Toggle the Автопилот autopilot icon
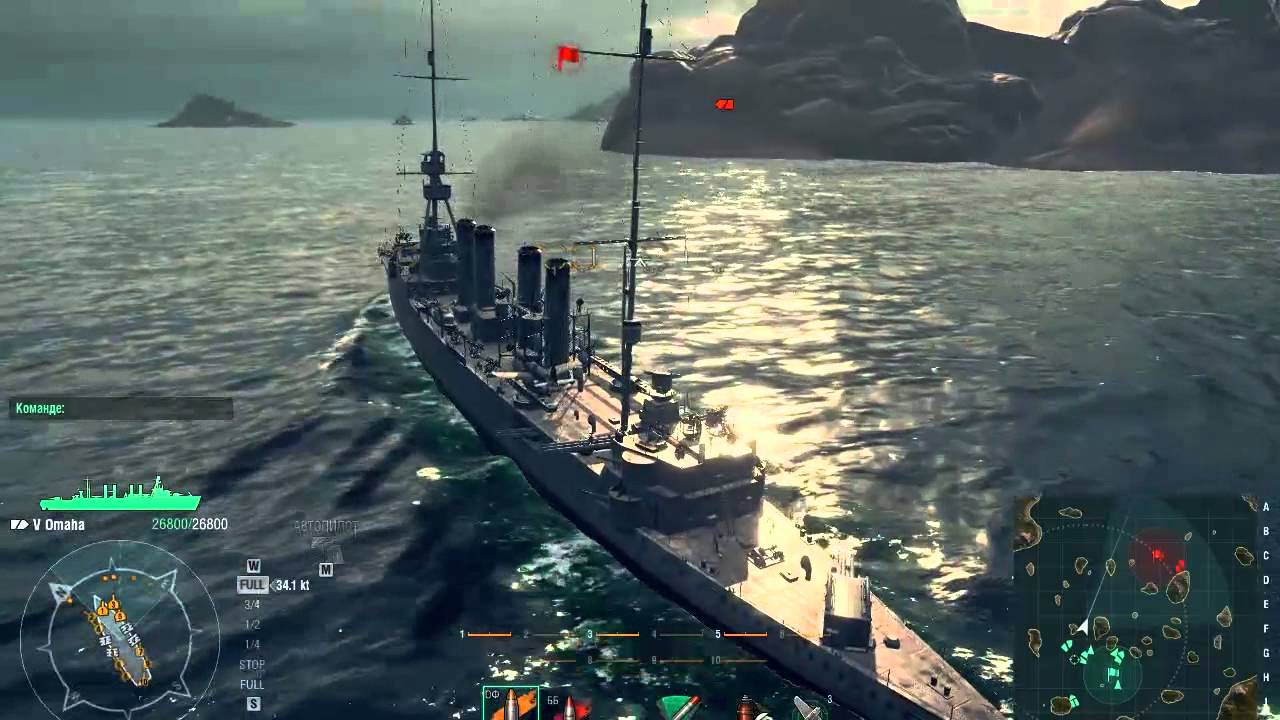The height and width of the screenshot is (720, 1280). pyautogui.click(x=326, y=541)
